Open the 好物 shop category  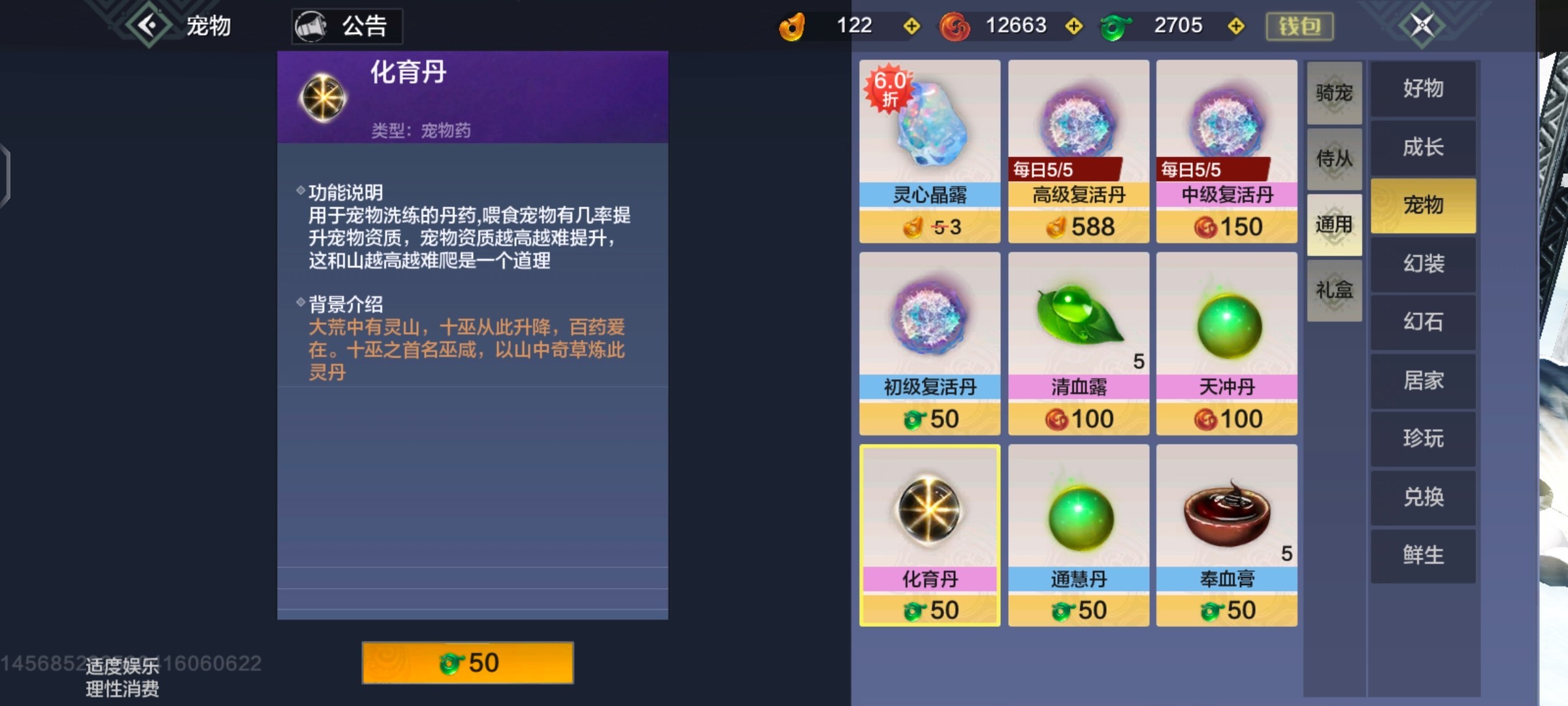1423,89
